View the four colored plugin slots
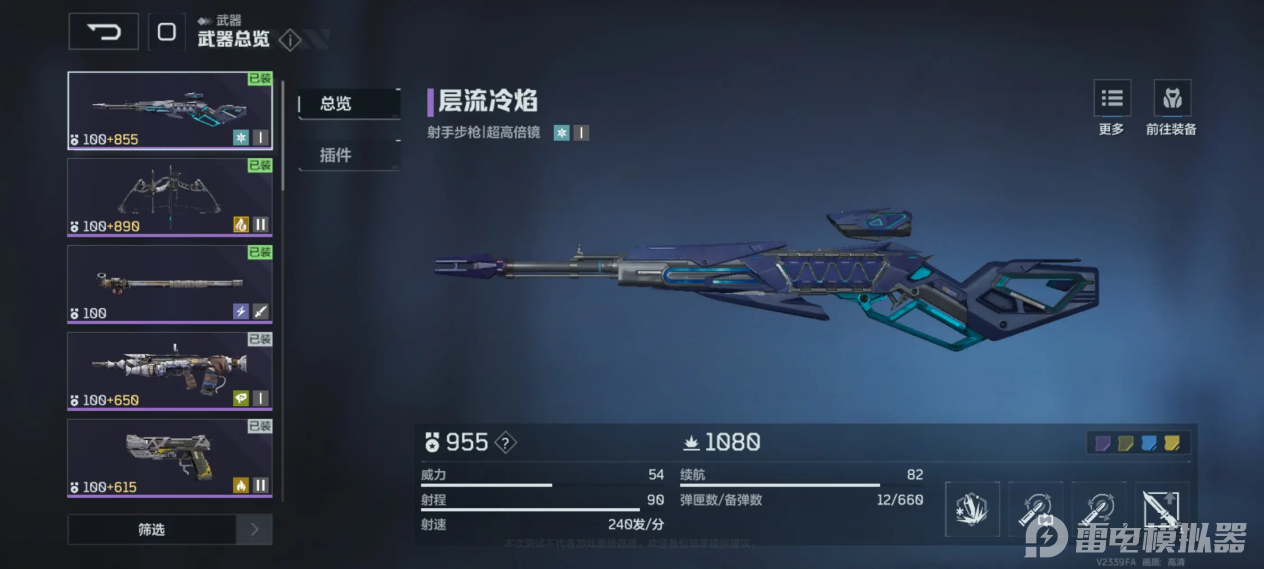Viewport: 1264px width, 569px height. pyautogui.click(x=1139, y=442)
